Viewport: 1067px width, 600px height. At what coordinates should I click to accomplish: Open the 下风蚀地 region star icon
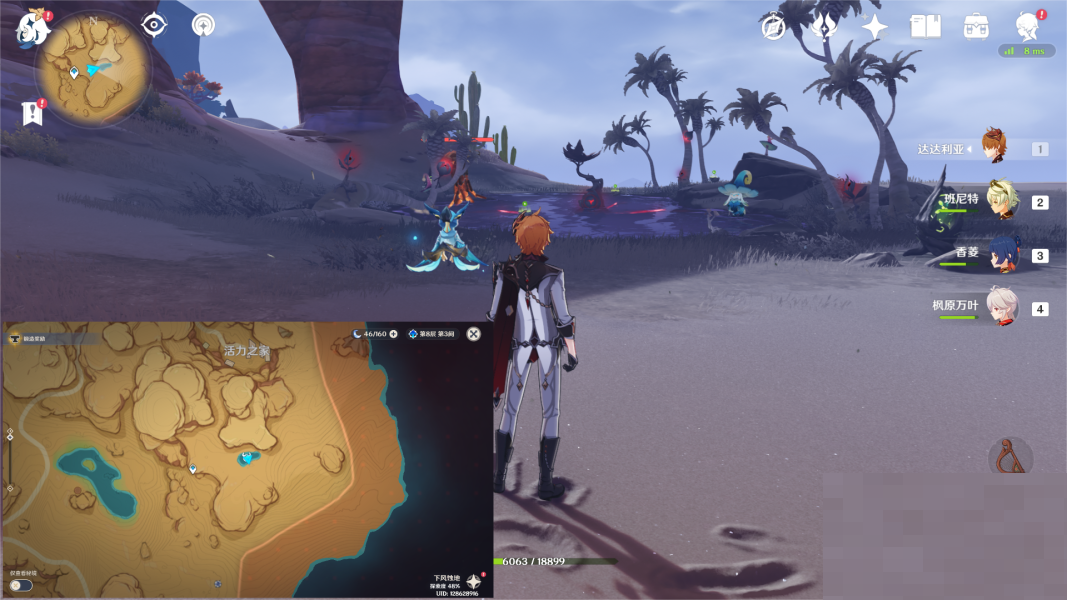(473, 582)
